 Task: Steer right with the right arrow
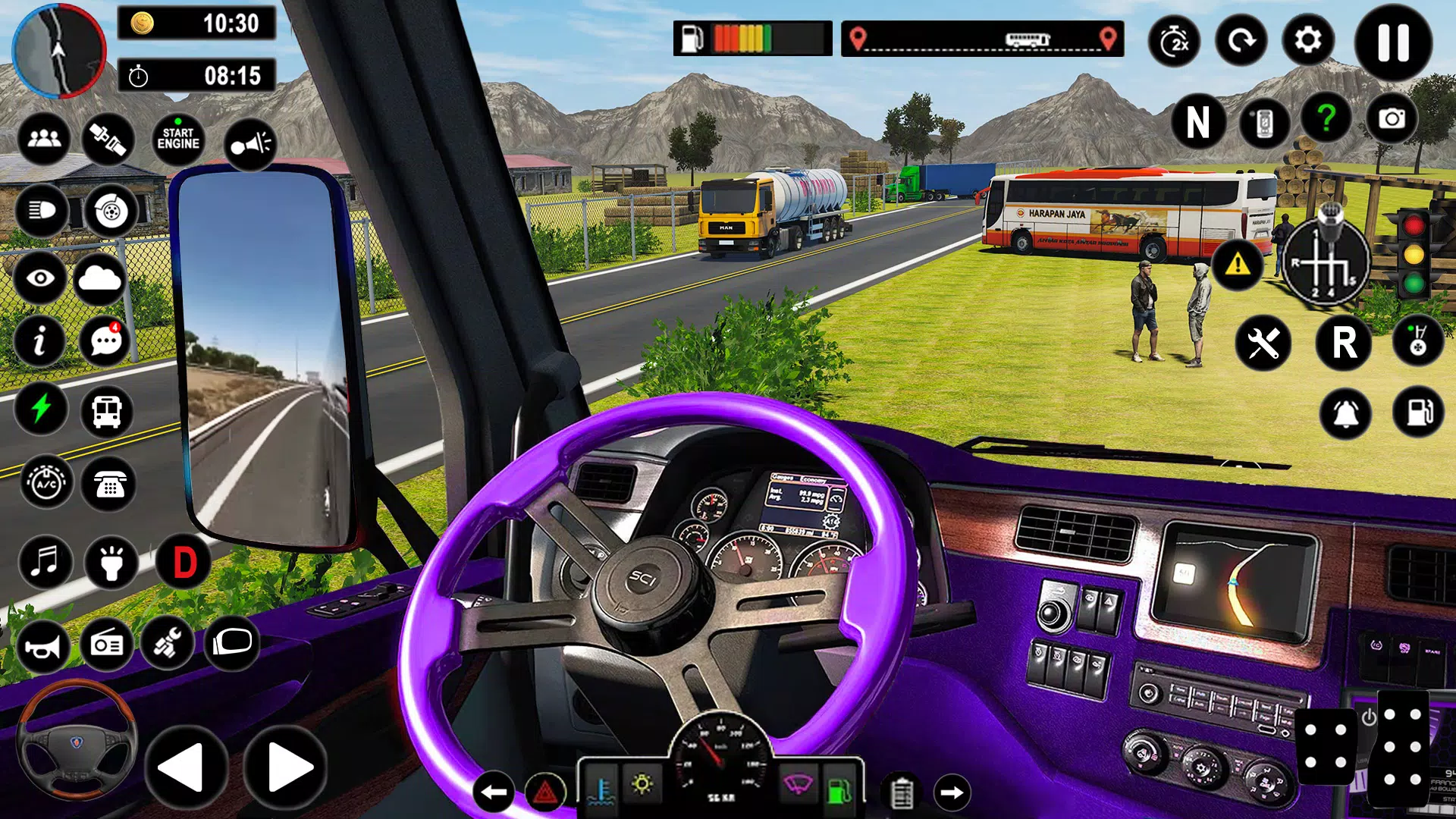tap(286, 767)
